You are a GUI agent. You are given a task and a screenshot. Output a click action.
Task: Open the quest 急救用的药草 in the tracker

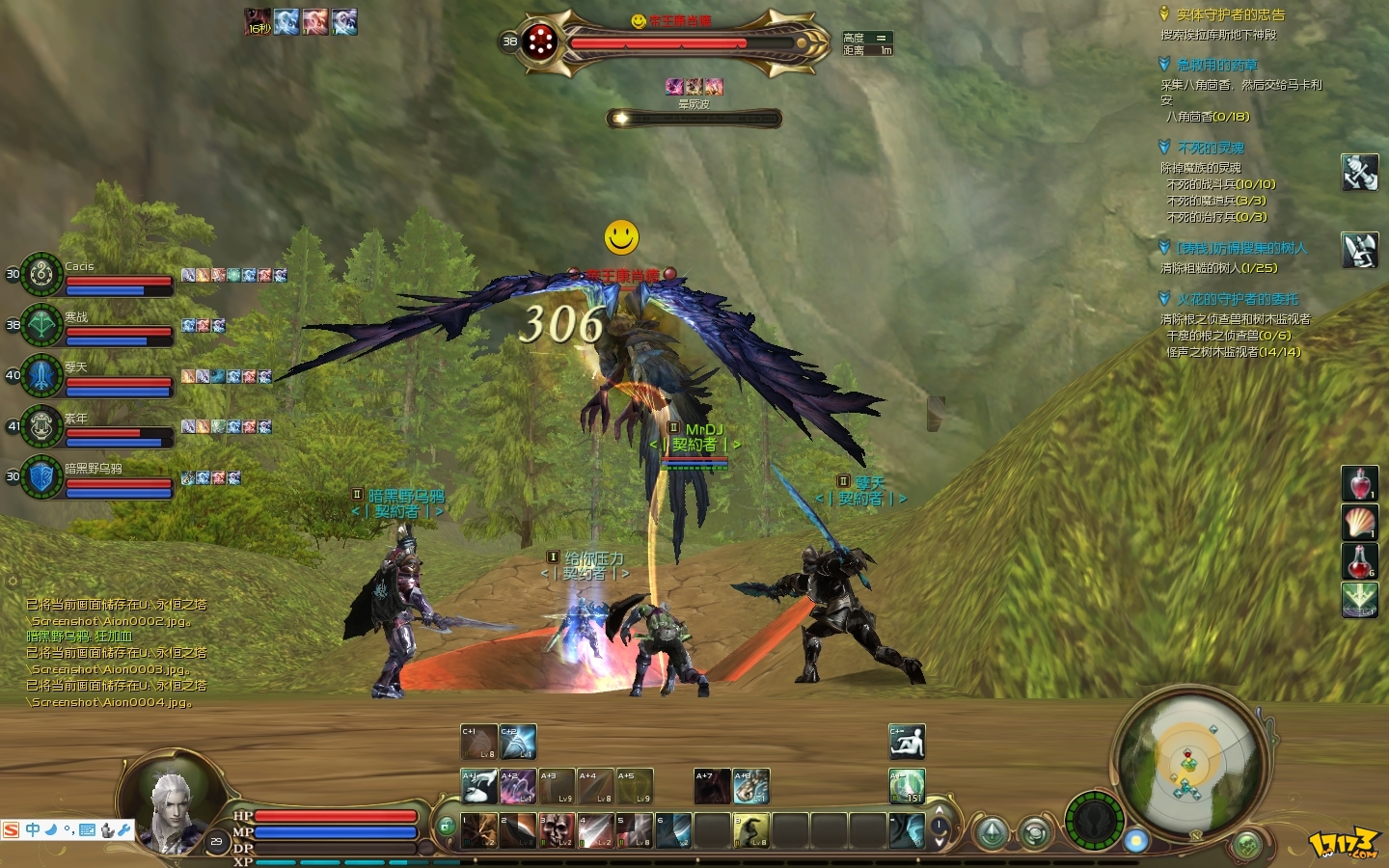1216,65
